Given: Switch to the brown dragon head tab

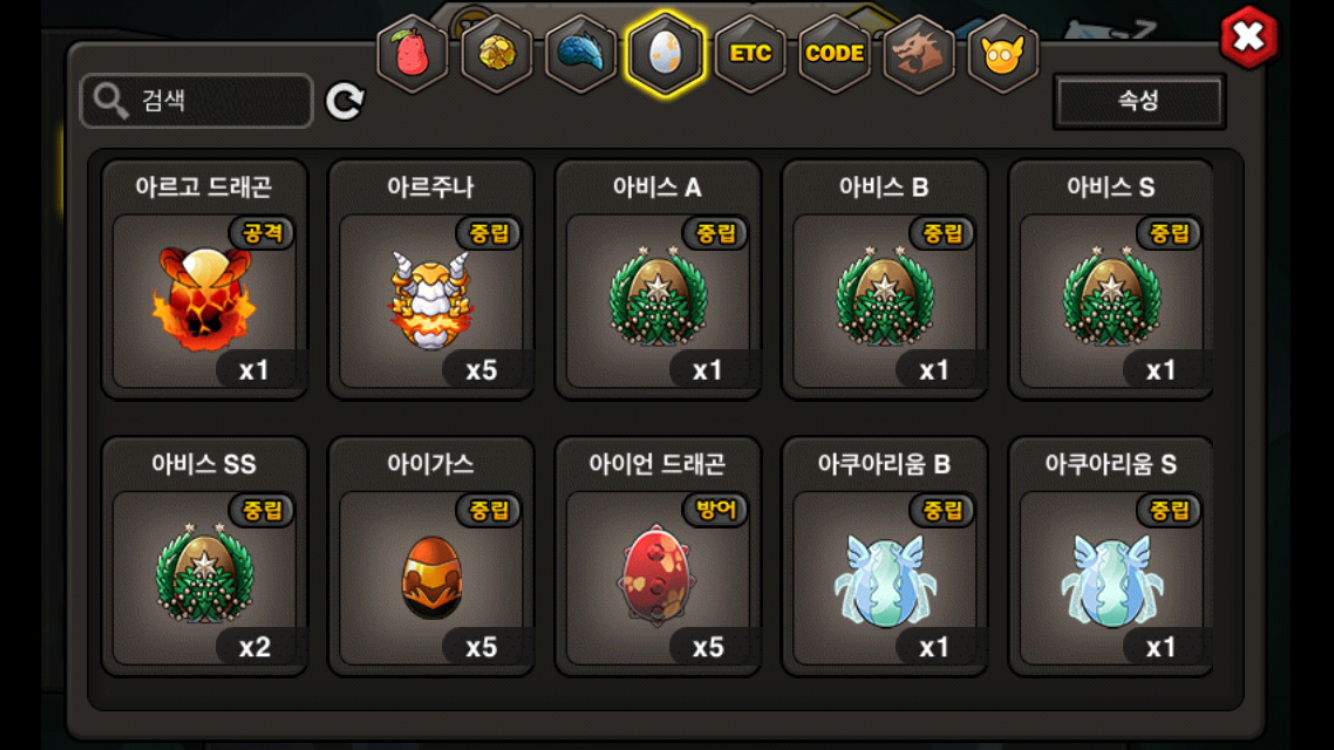Looking at the screenshot, I should point(919,54).
